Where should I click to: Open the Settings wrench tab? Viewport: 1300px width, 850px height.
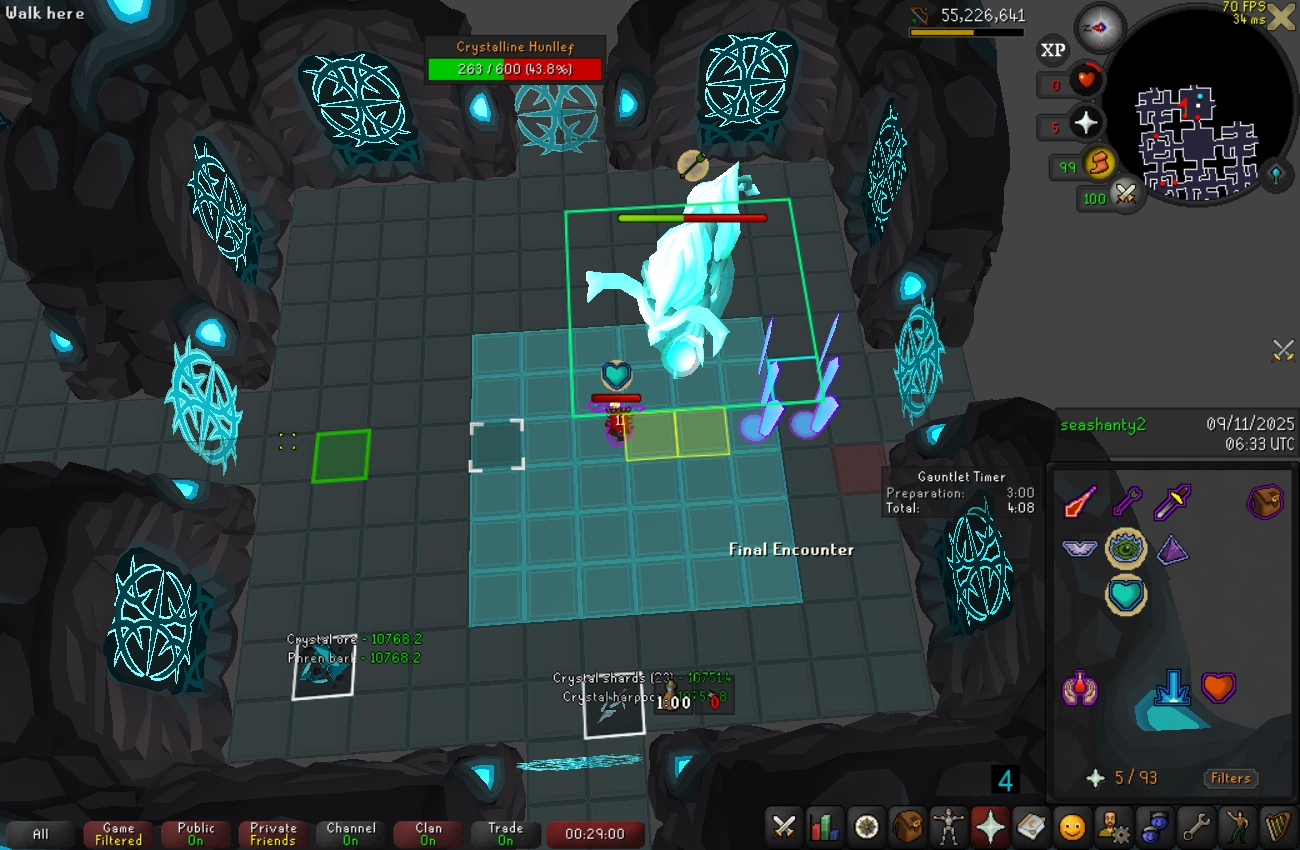coord(1195,827)
